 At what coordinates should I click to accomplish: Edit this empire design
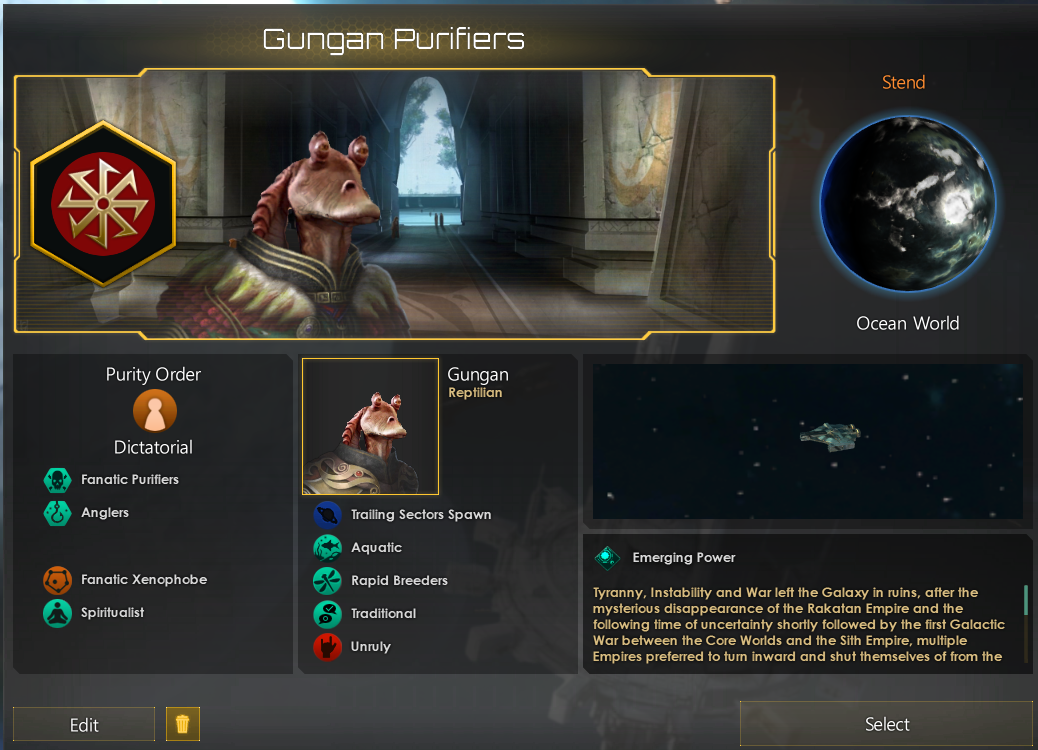(x=84, y=724)
